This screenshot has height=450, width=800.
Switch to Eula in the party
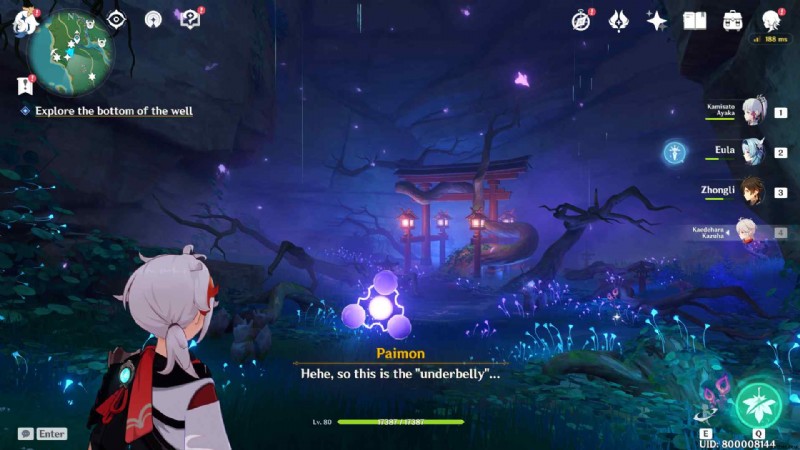753,152
